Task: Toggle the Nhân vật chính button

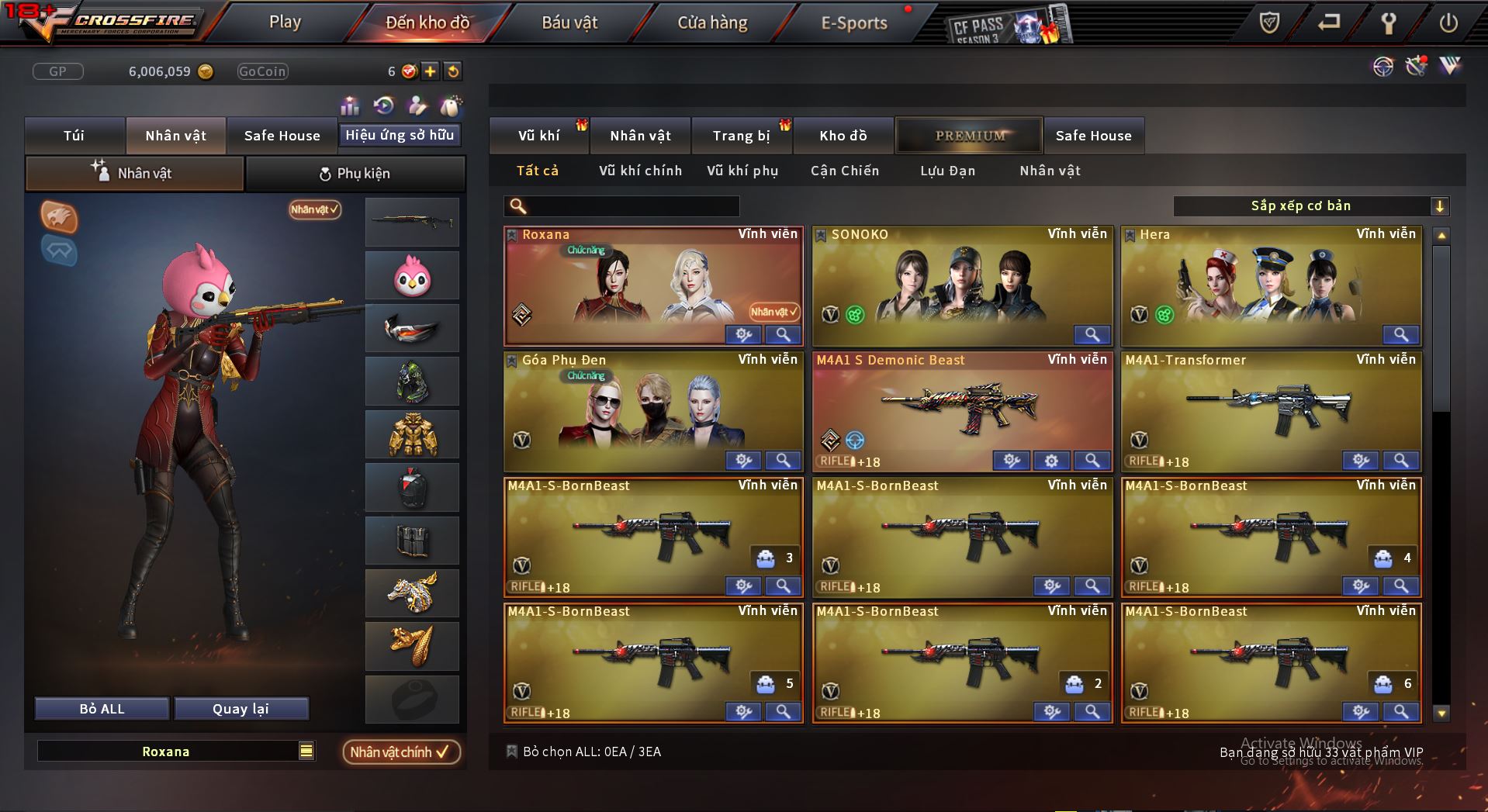Action: coord(400,752)
